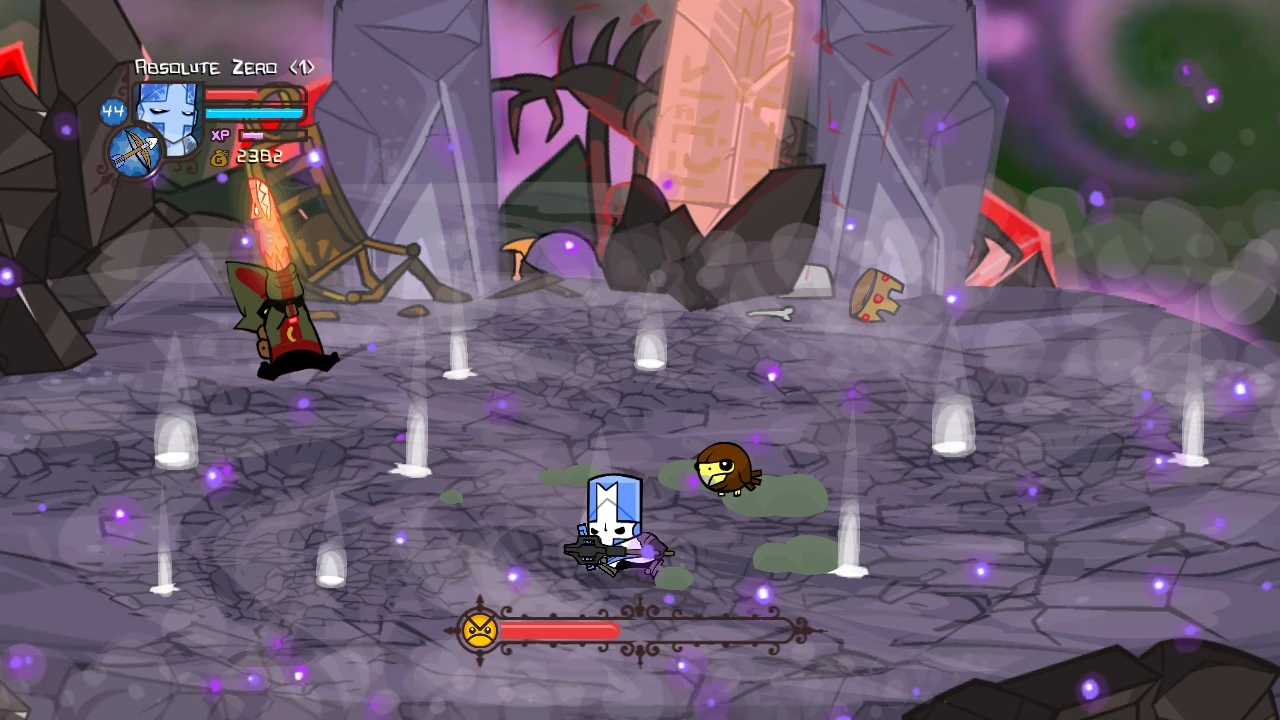Click the angry boss face icon
The height and width of the screenshot is (720, 1280).
coord(480,630)
